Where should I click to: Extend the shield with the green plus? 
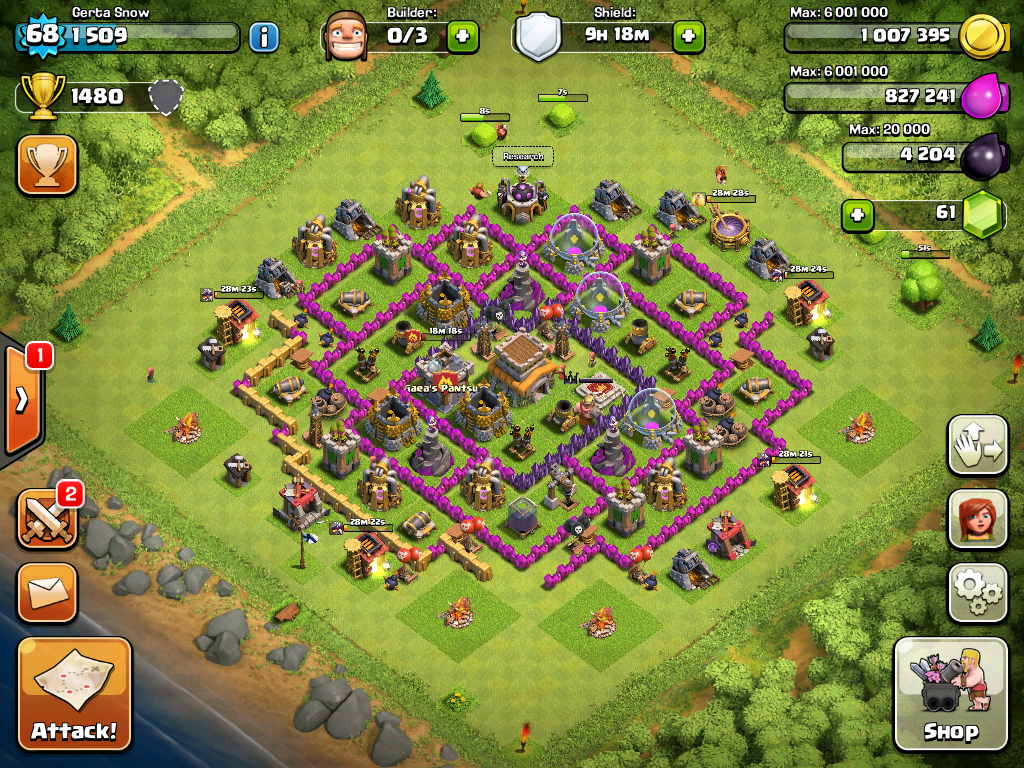tap(688, 38)
